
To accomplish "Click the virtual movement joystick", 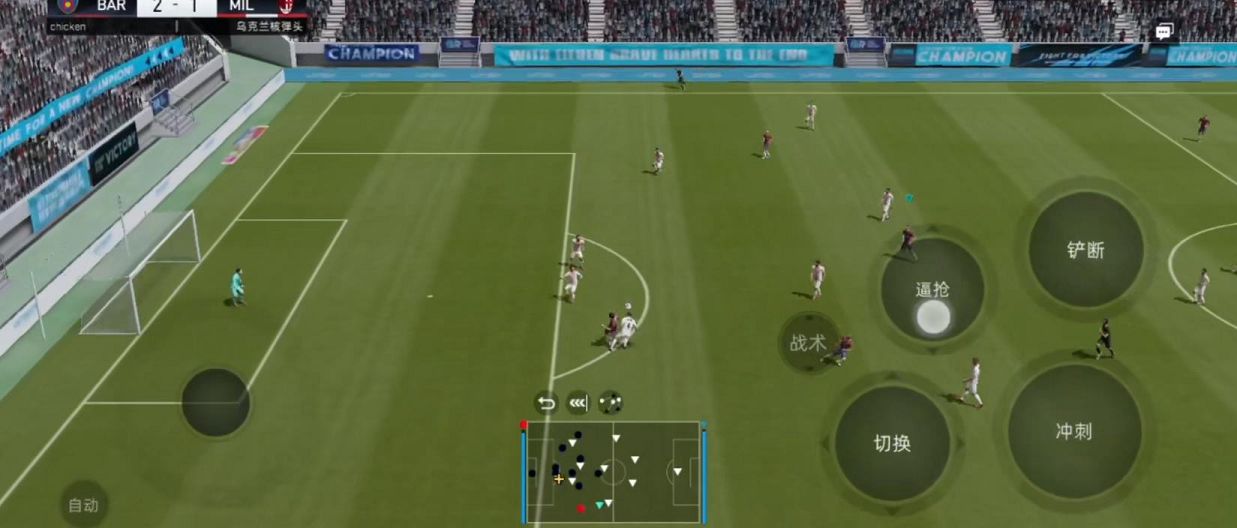I will coord(215,402).
